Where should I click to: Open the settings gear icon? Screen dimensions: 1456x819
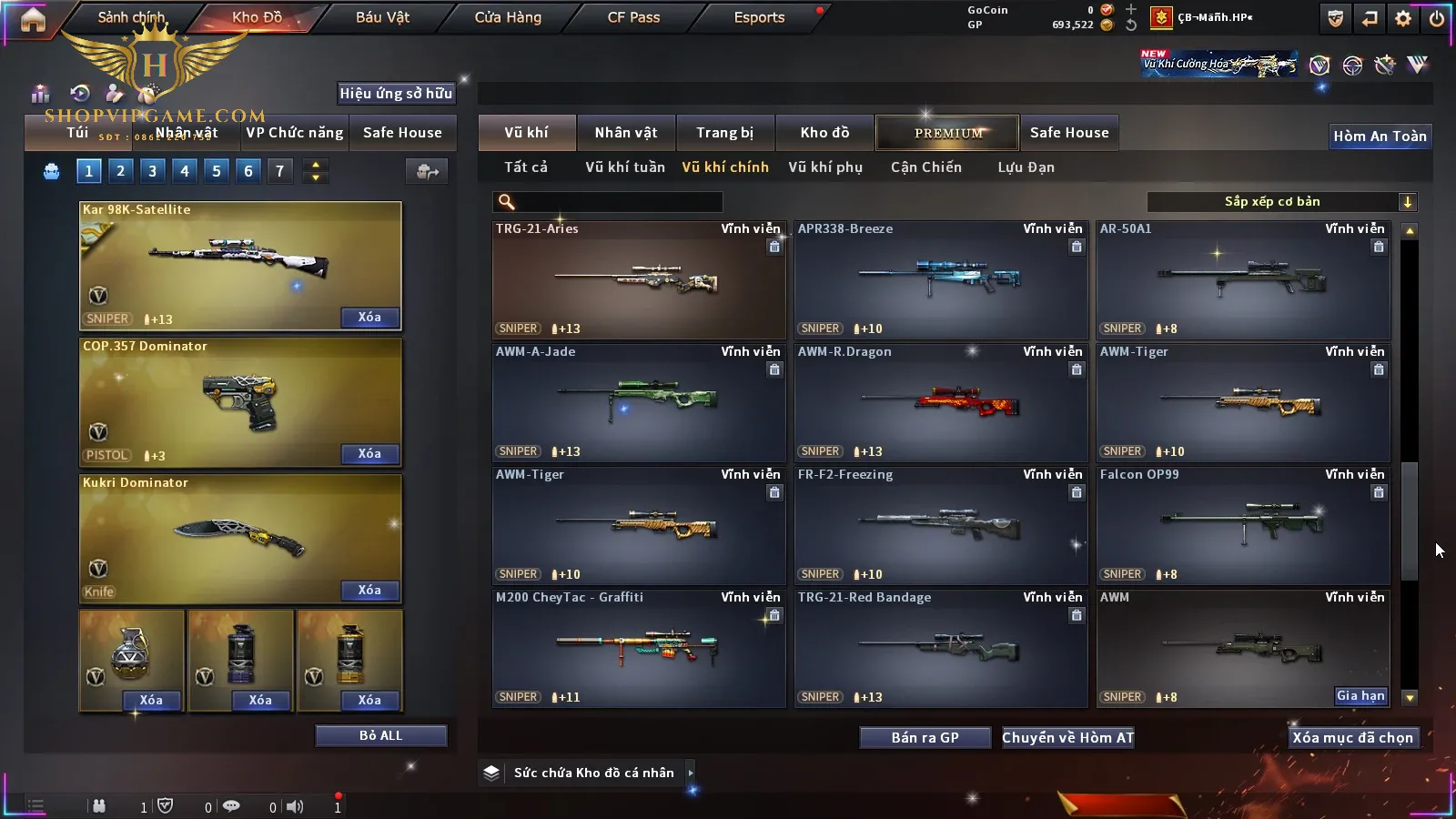[x=1403, y=18]
